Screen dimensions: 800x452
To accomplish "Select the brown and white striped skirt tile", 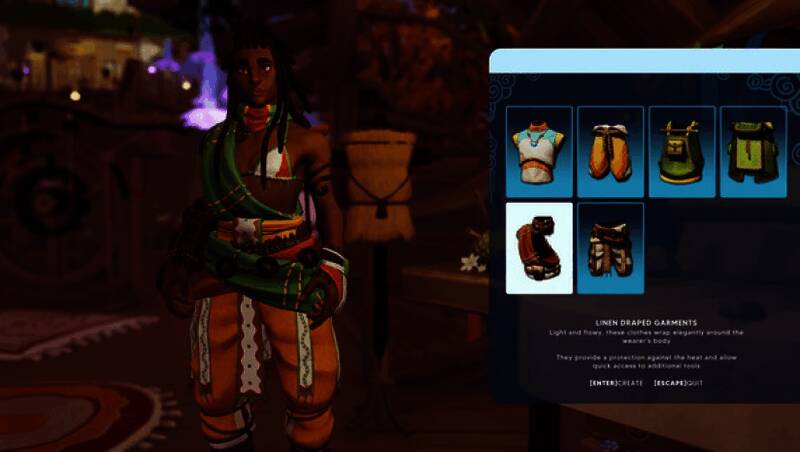I will point(610,248).
